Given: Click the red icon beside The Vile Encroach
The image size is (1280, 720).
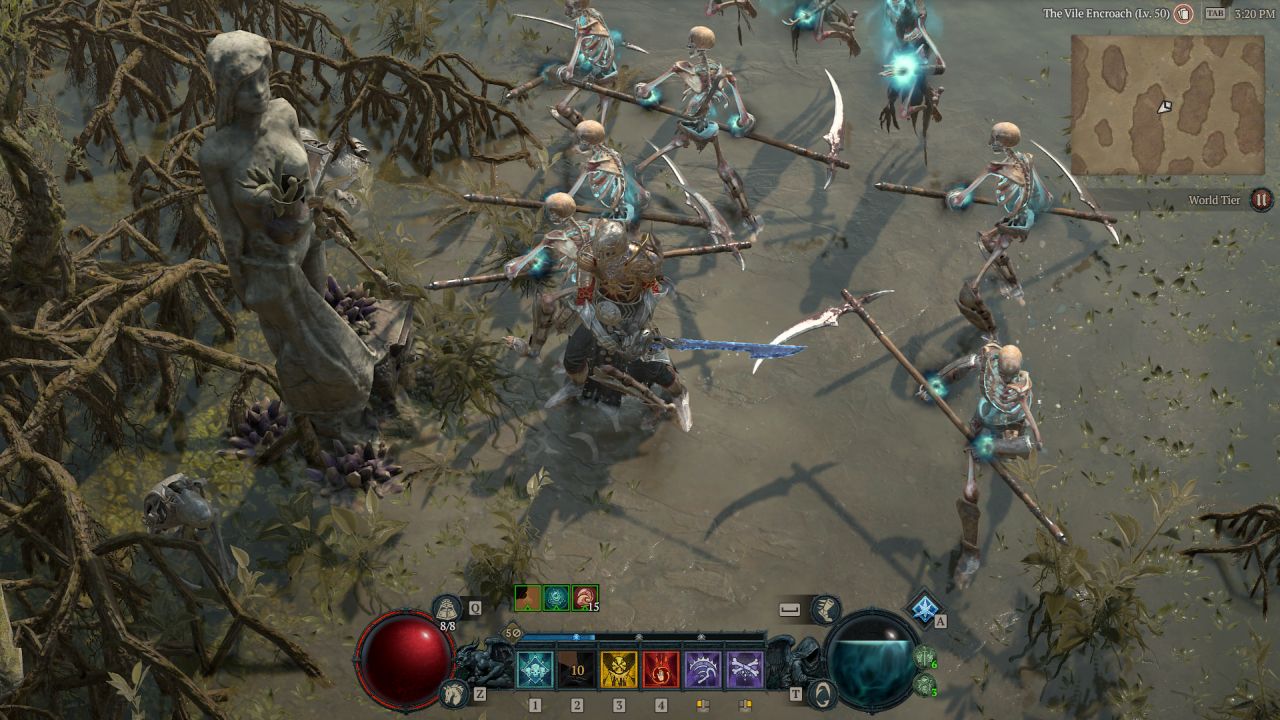Looking at the screenshot, I should [x=1184, y=13].
